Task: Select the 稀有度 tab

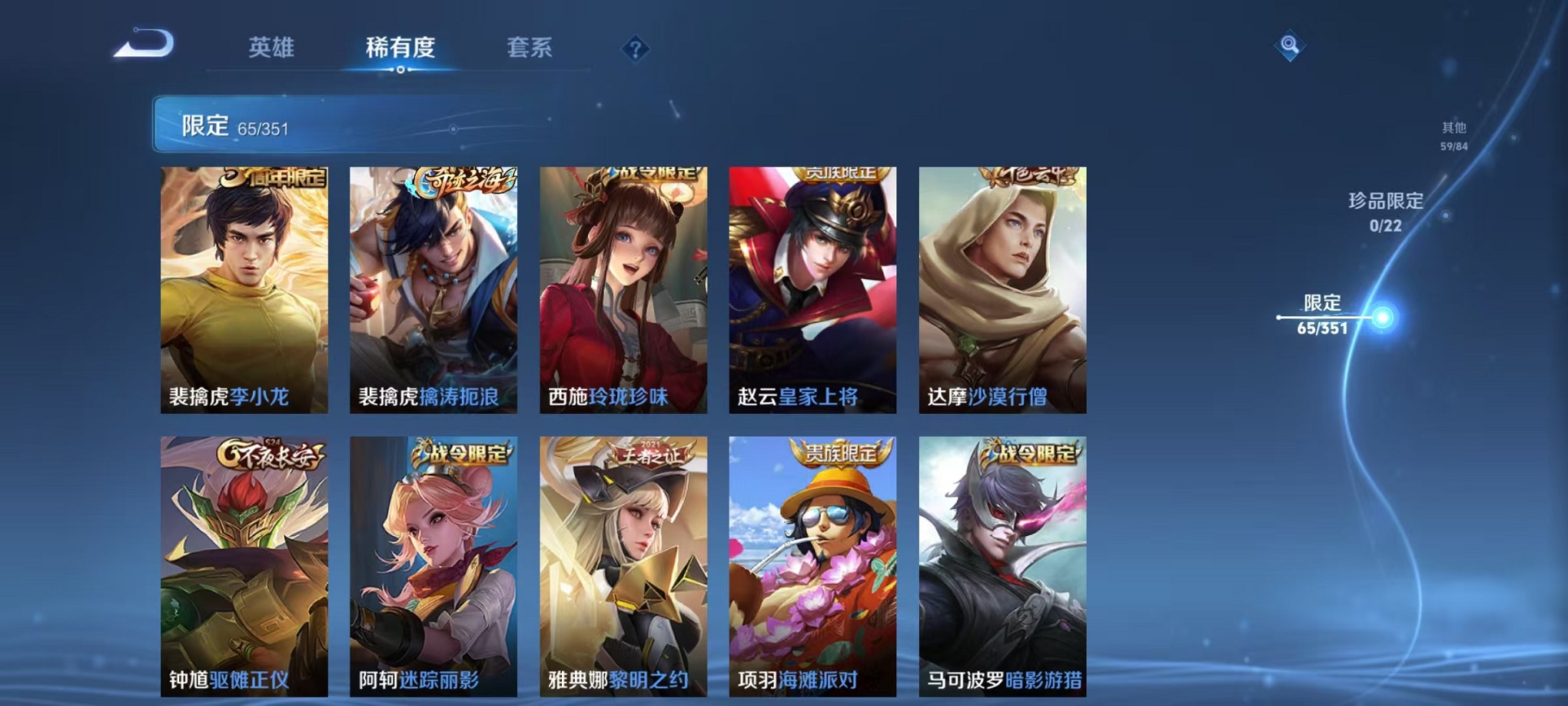Action: [402, 48]
